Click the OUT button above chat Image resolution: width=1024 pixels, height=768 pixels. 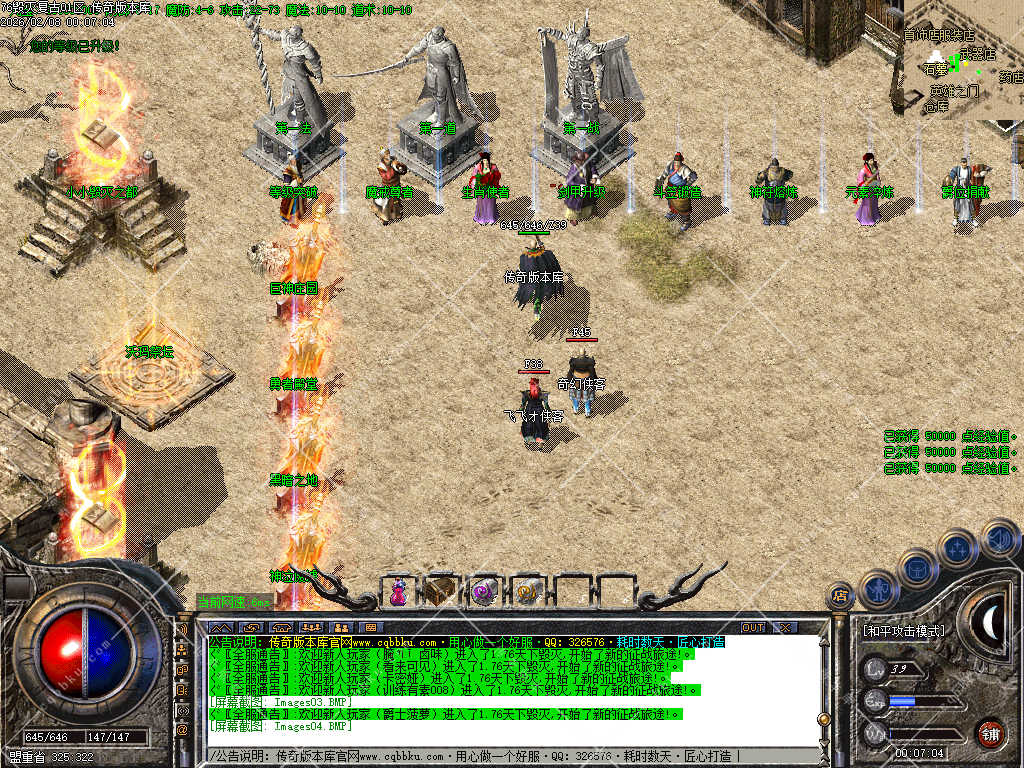752,627
